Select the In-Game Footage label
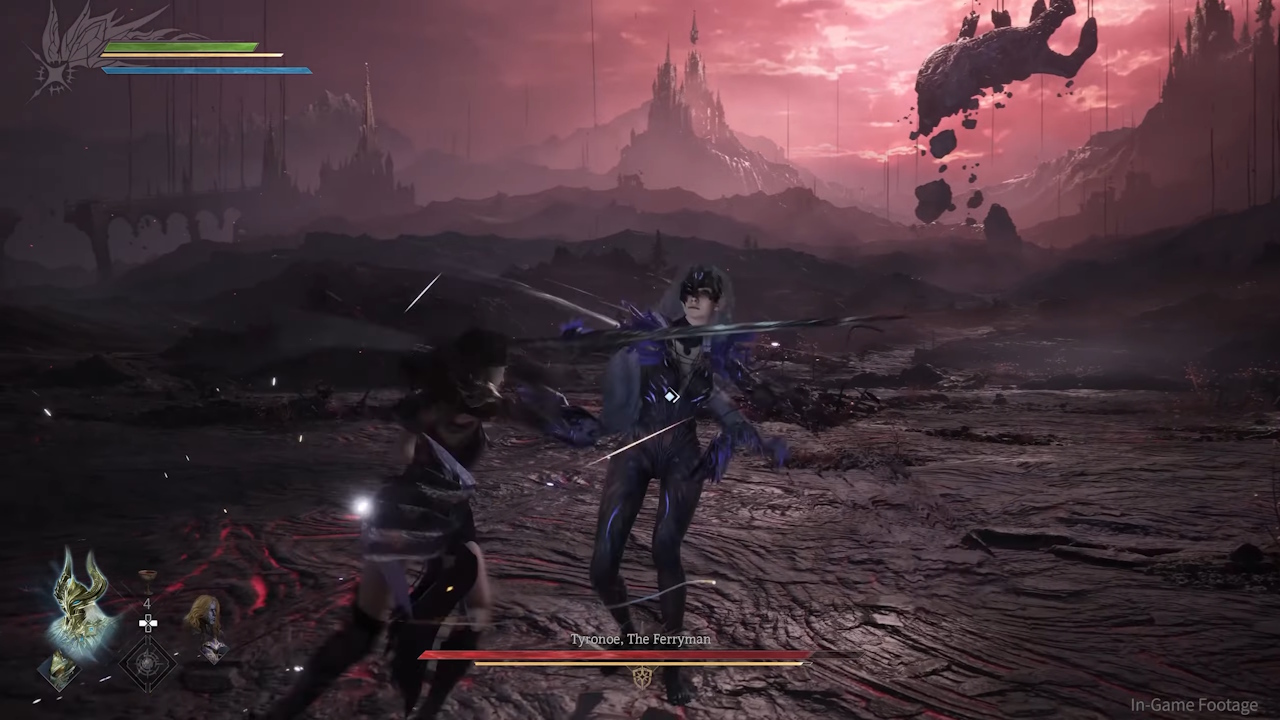 1194,704
